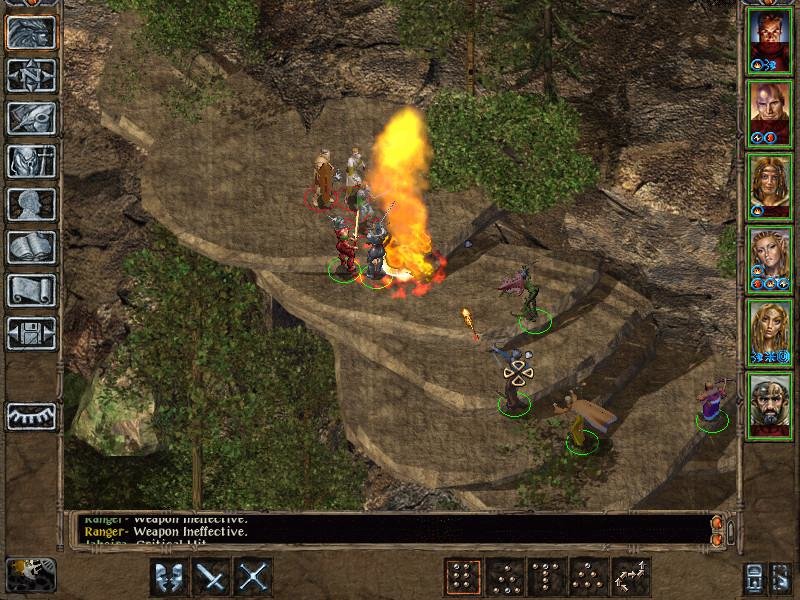Viewport: 800px width, 600px height.
Task: Select the blonde woman's portrait
Action: click(769, 330)
